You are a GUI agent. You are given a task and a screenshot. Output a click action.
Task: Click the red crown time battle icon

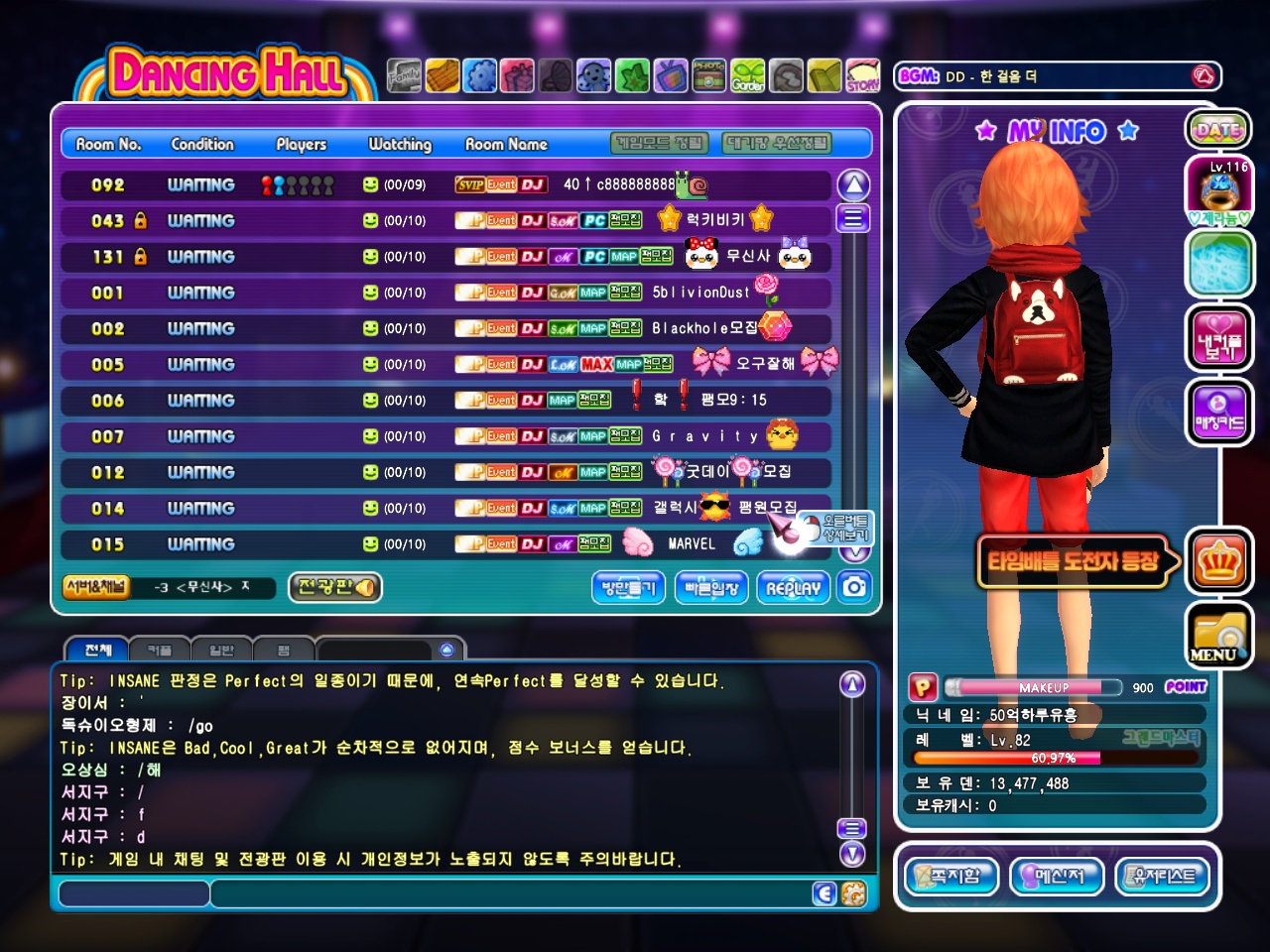[x=1219, y=562]
